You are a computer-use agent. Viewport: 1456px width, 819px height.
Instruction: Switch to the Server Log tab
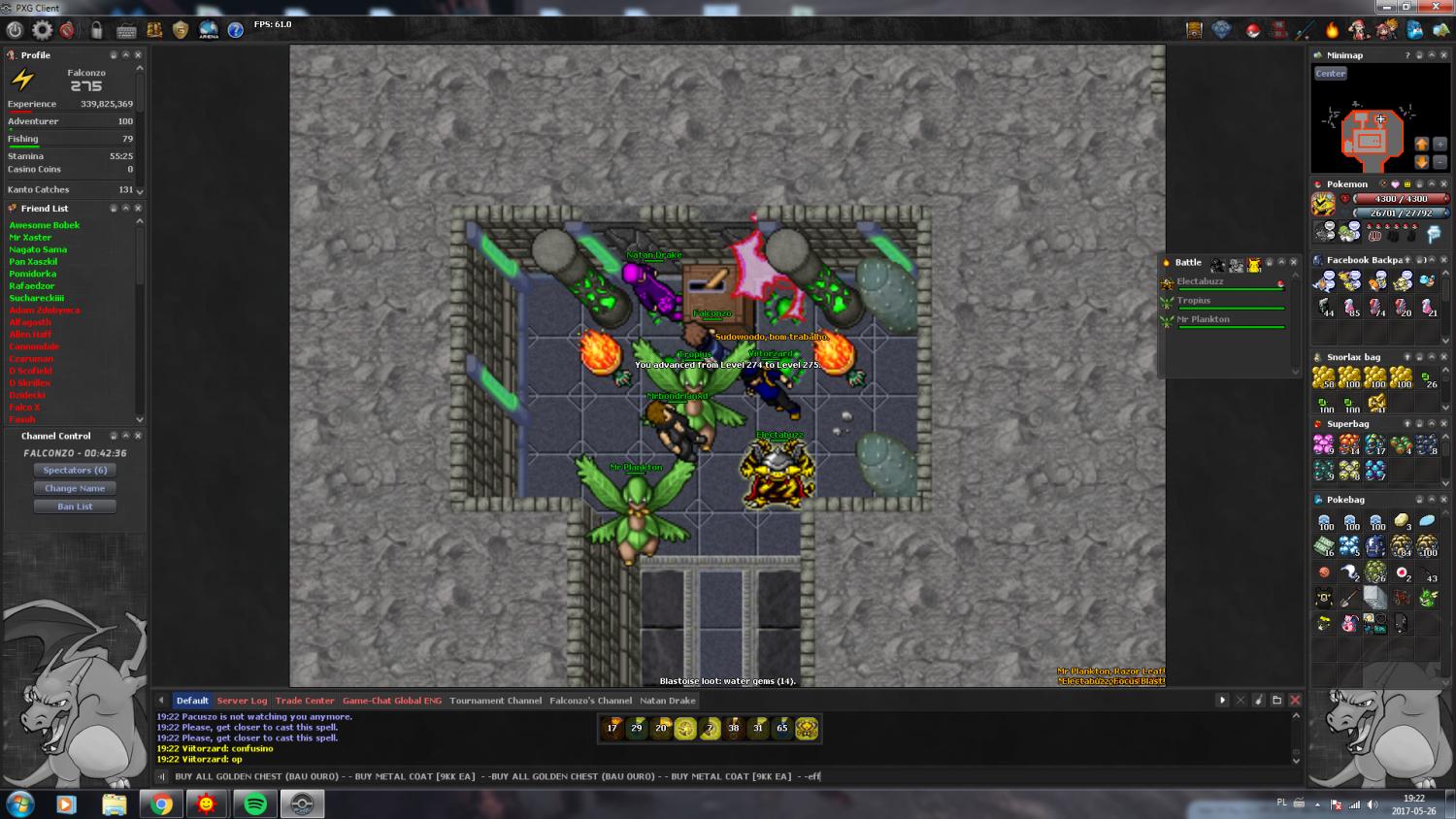tap(242, 701)
